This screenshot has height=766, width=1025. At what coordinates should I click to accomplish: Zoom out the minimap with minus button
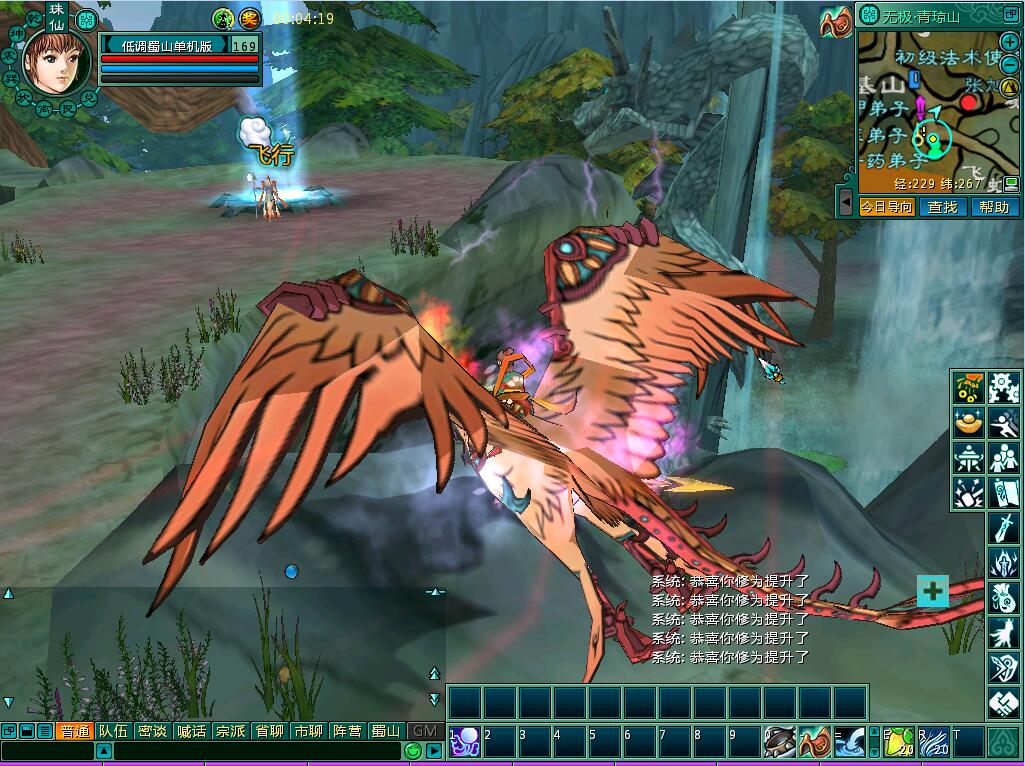coord(1009,63)
